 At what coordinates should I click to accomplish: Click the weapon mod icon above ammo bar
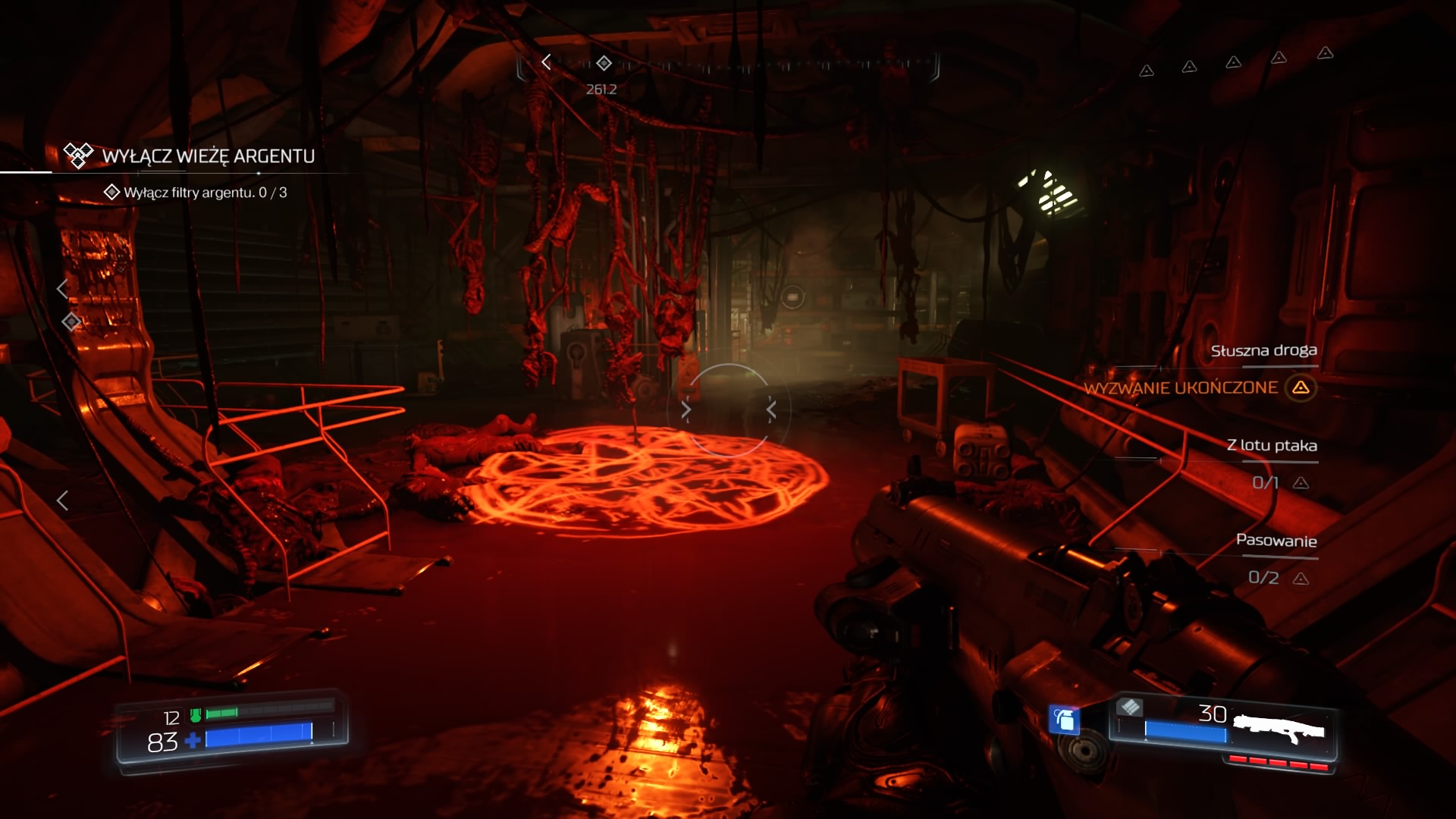point(1130,707)
